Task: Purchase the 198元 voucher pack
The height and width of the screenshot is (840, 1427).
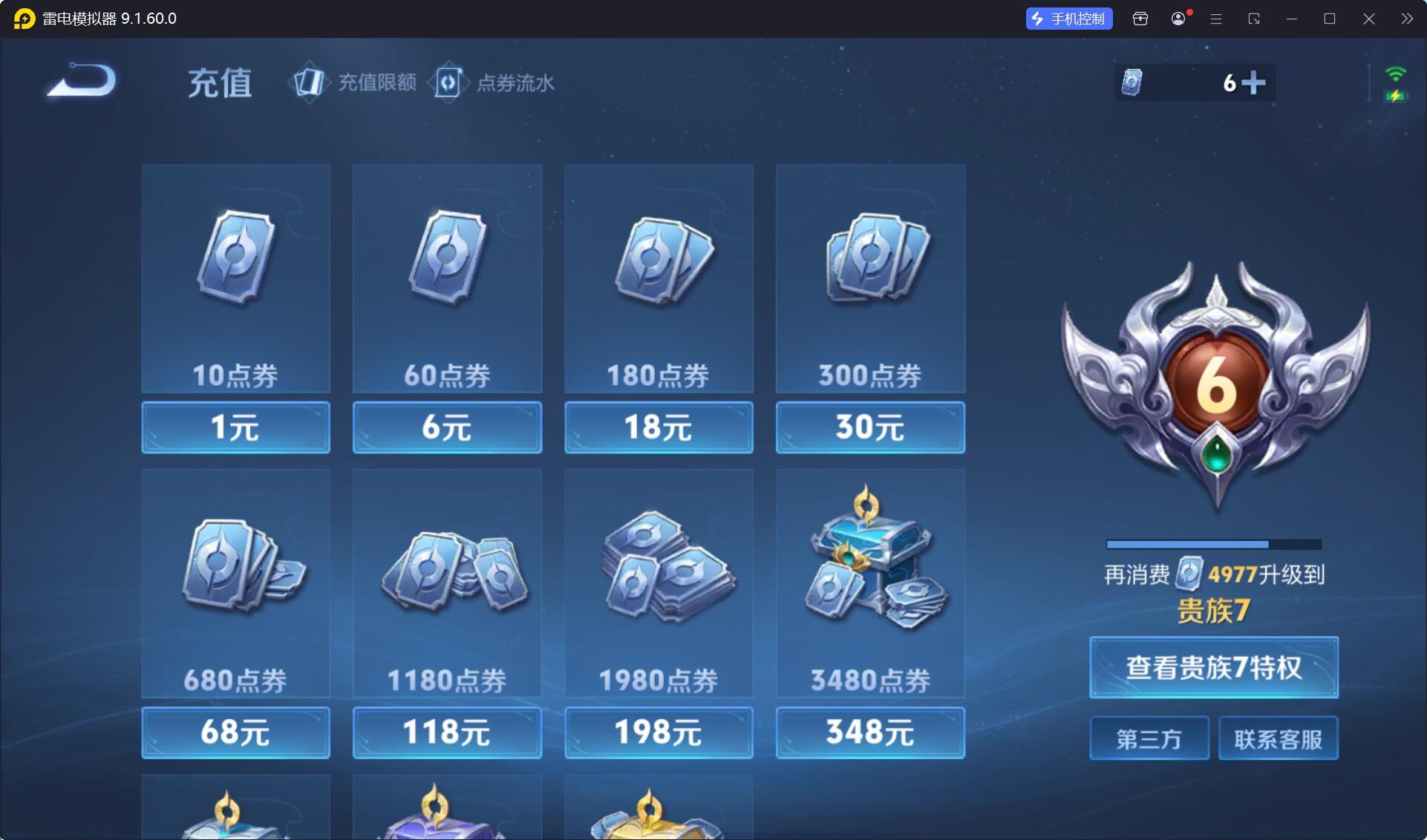Action: click(x=659, y=732)
